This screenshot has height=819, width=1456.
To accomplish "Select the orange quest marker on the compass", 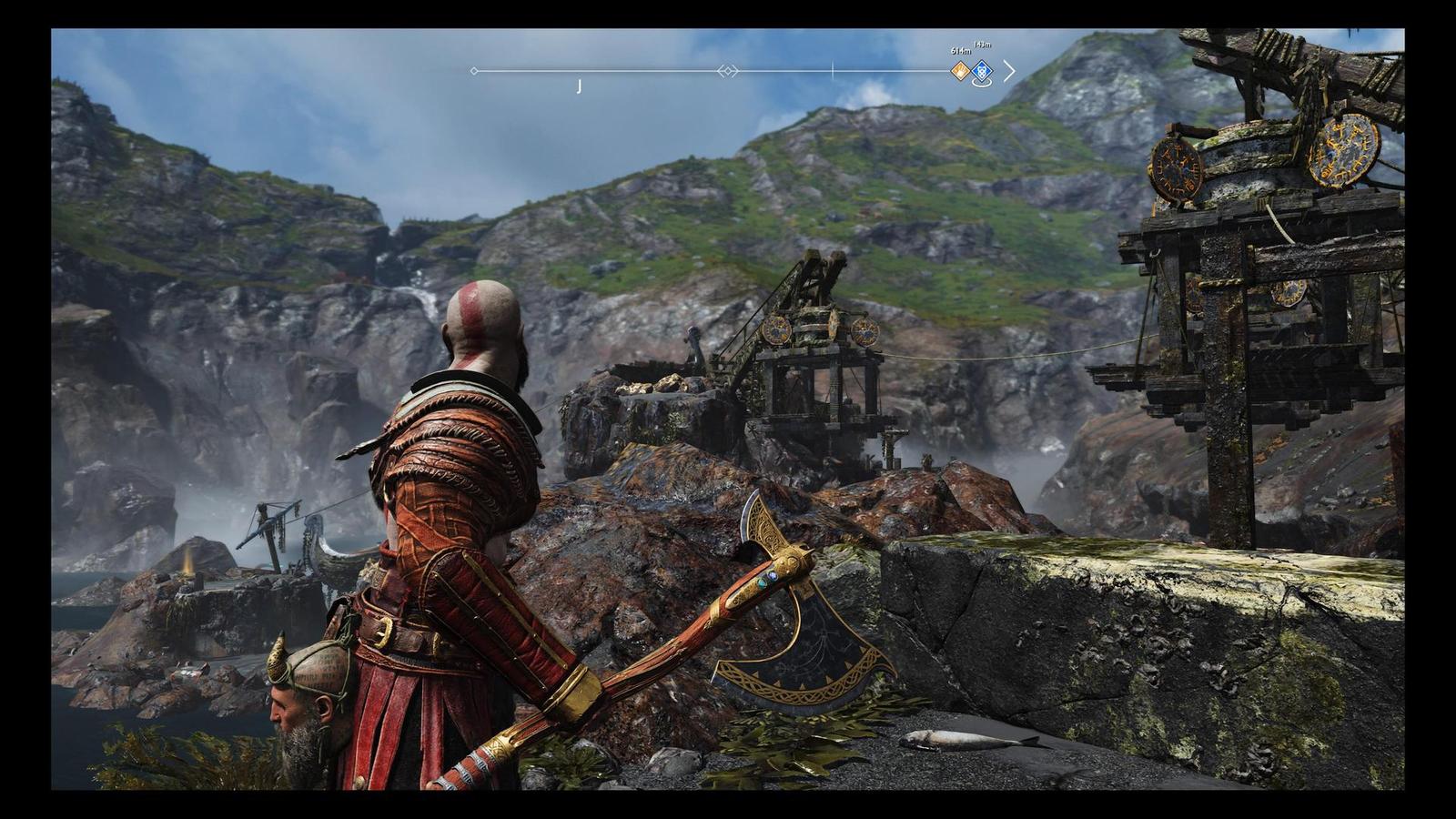I will point(960,70).
